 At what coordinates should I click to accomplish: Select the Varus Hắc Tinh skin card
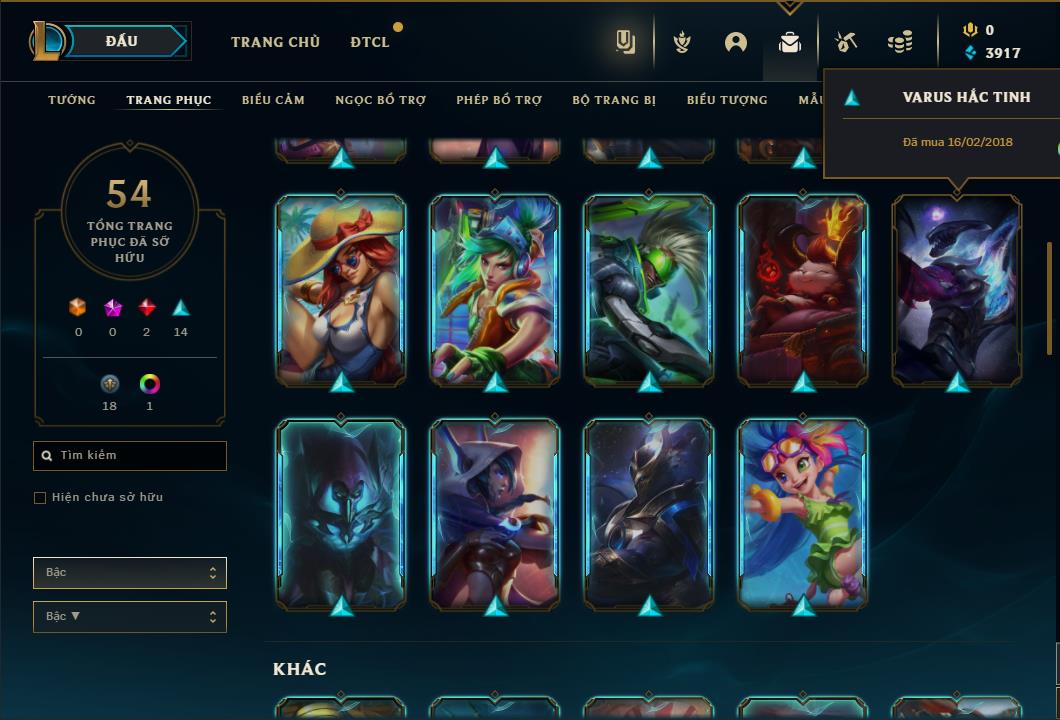957,290
